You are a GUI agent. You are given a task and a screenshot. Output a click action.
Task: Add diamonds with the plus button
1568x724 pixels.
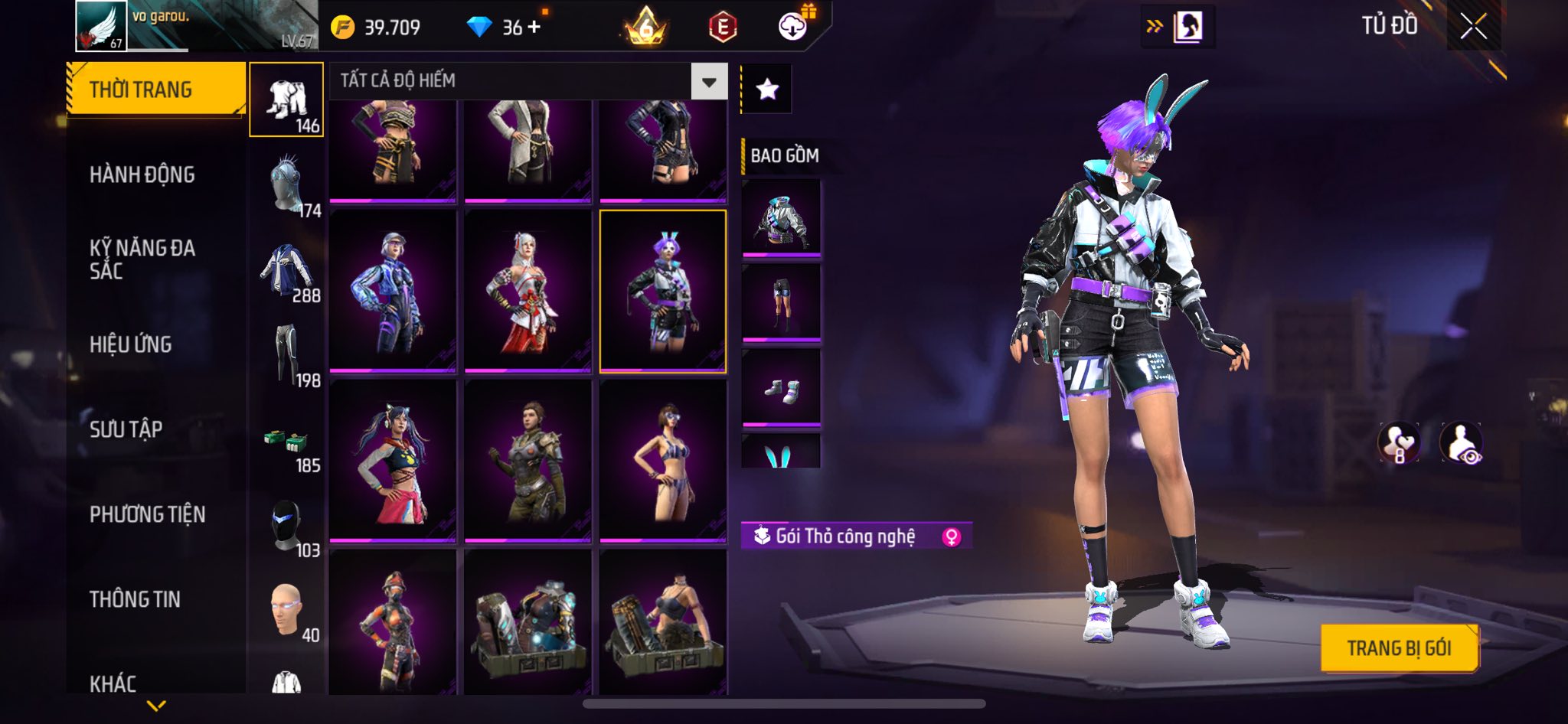click(x=534, y=27)
